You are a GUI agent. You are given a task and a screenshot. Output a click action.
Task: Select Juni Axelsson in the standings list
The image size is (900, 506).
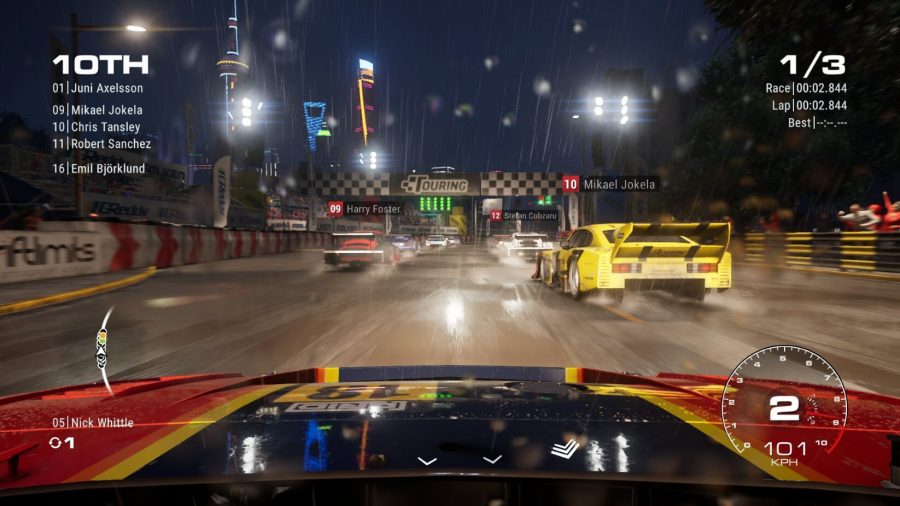[x=98, y=88]
